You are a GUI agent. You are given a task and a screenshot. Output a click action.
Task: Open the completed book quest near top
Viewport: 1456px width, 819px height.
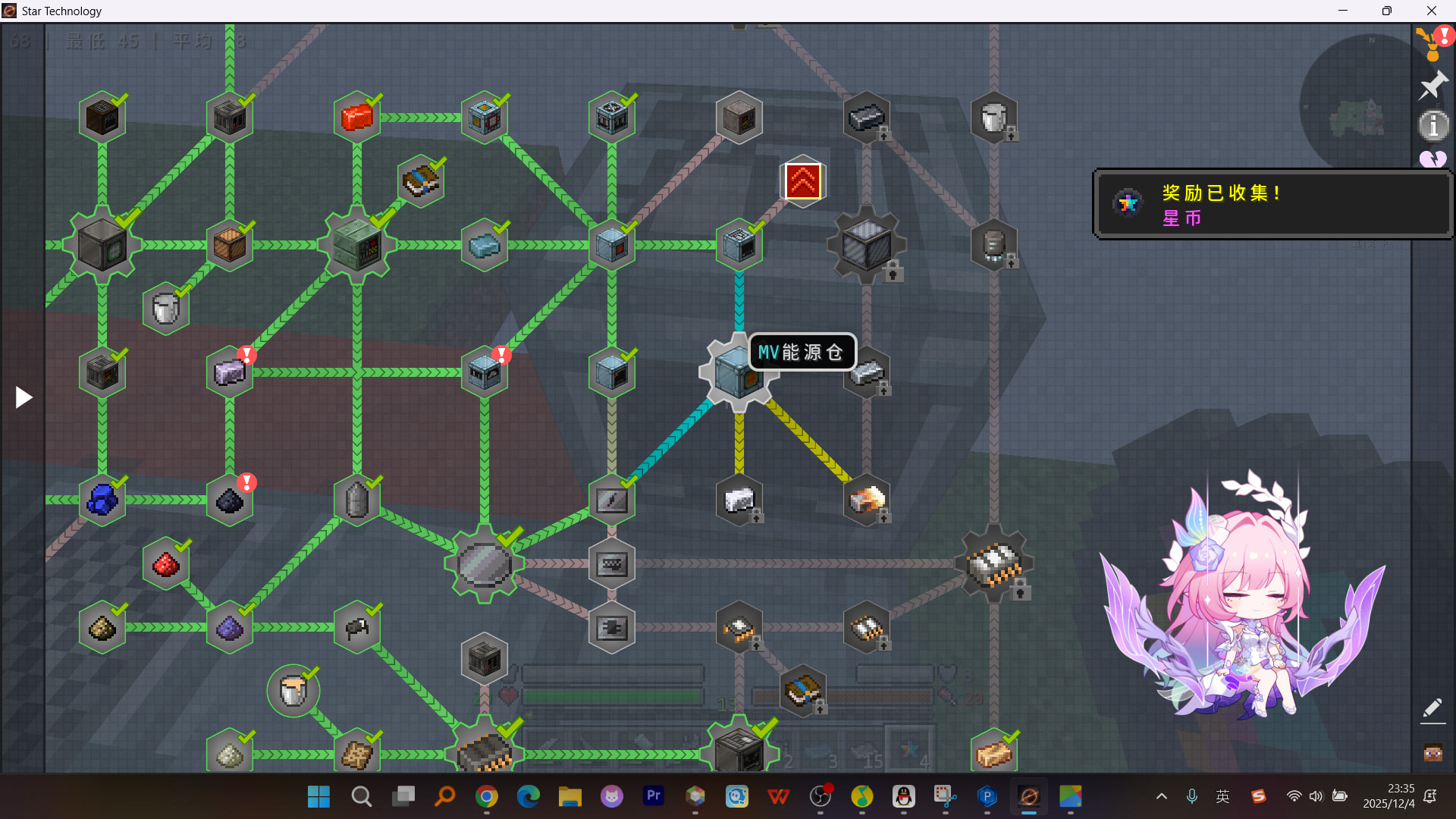pos(420,181)
